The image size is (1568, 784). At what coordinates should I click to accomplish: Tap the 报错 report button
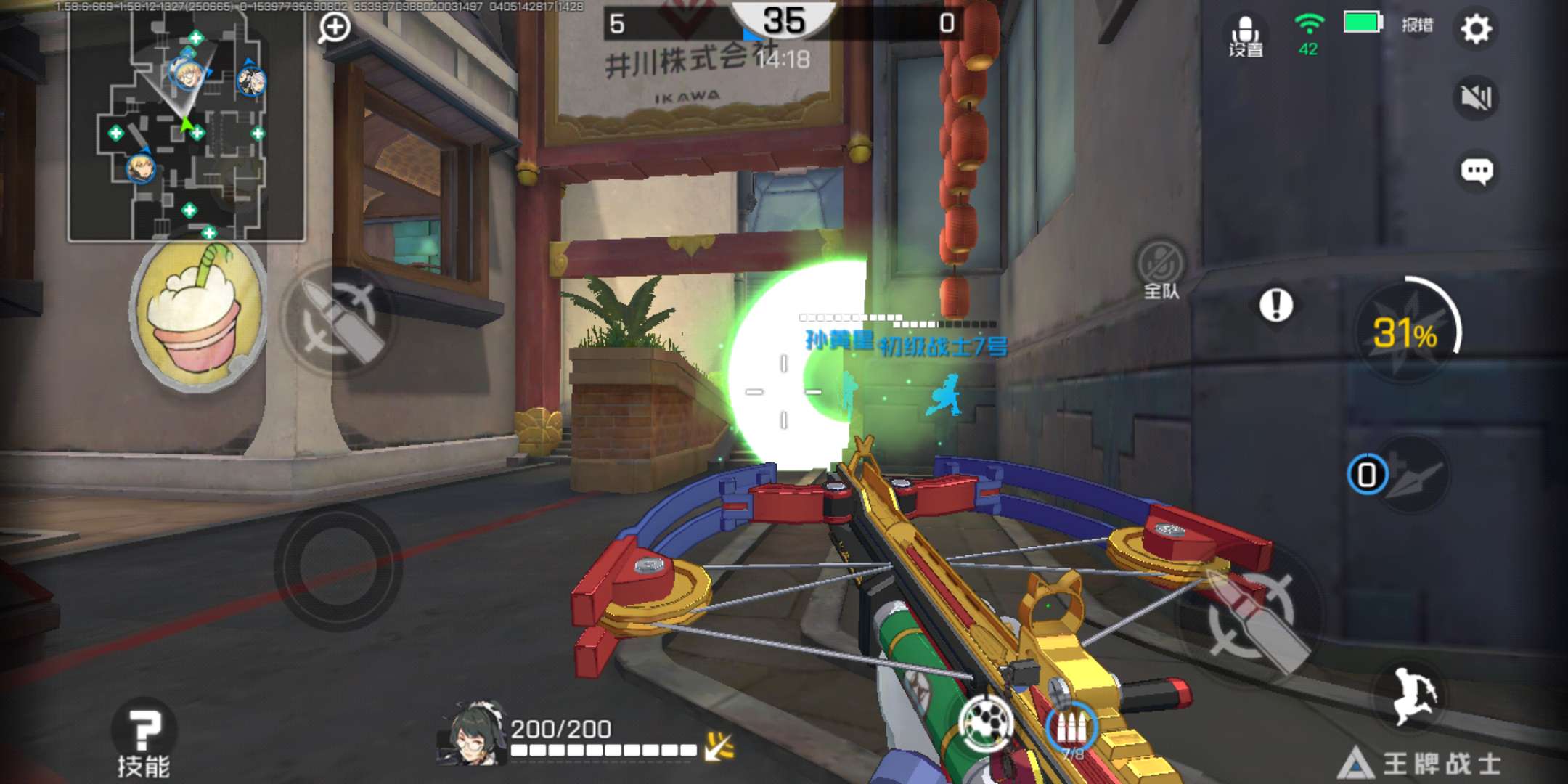coord(1417,25)
